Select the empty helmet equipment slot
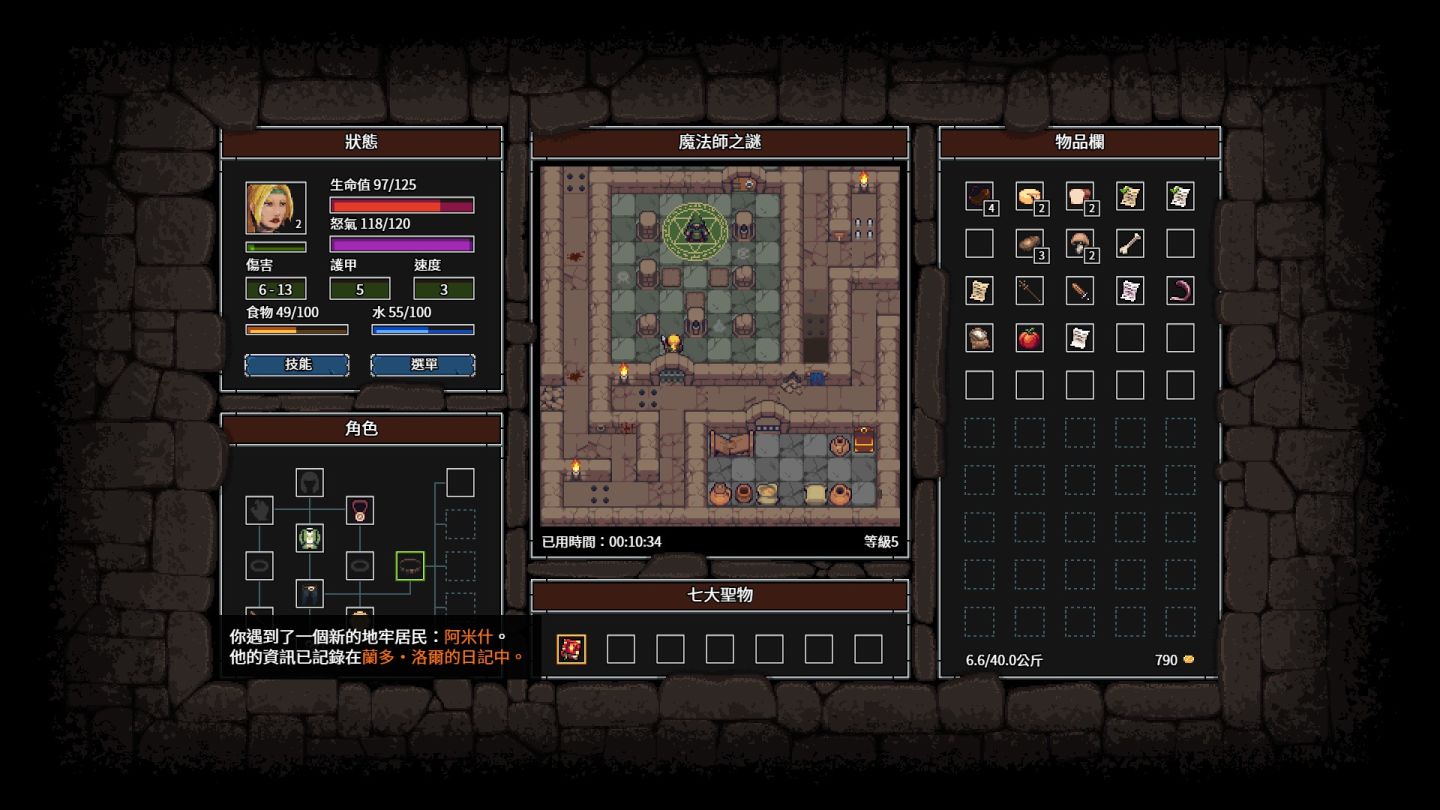Image resolution: width=1440 pixels, height=810 pixels. coord(309,482)
